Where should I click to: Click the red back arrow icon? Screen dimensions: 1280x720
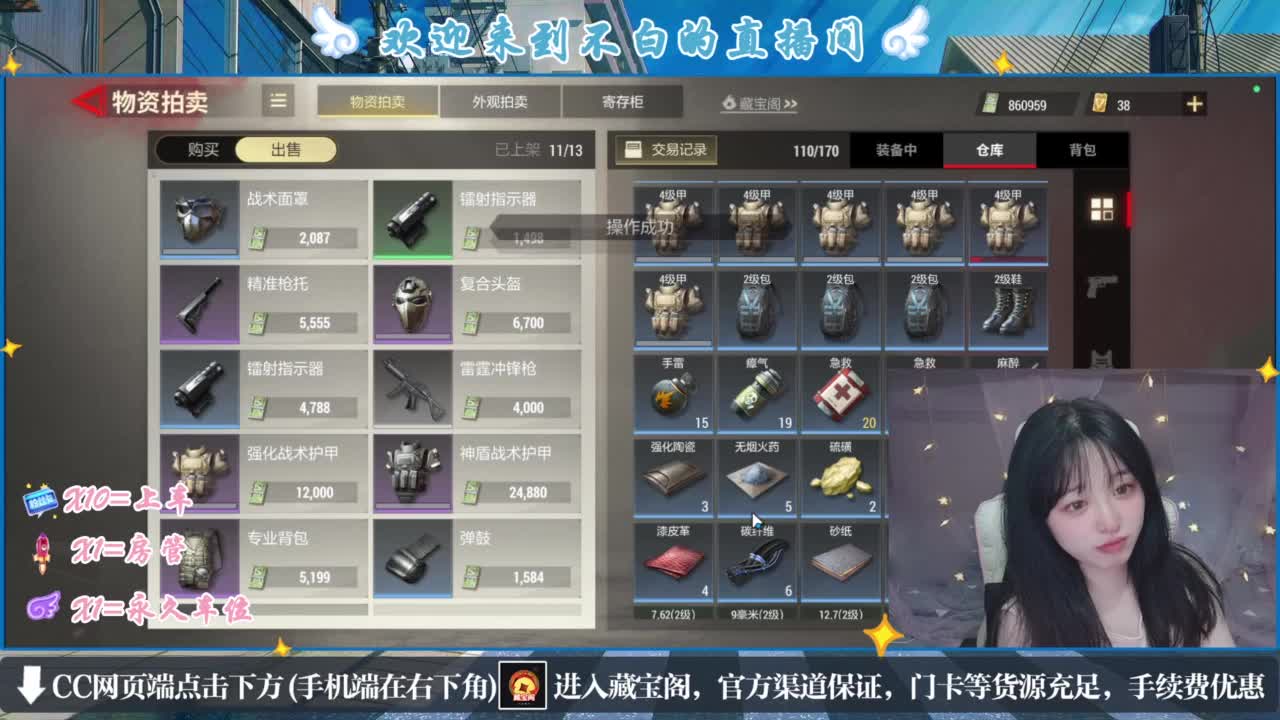(x=88, y=103)
